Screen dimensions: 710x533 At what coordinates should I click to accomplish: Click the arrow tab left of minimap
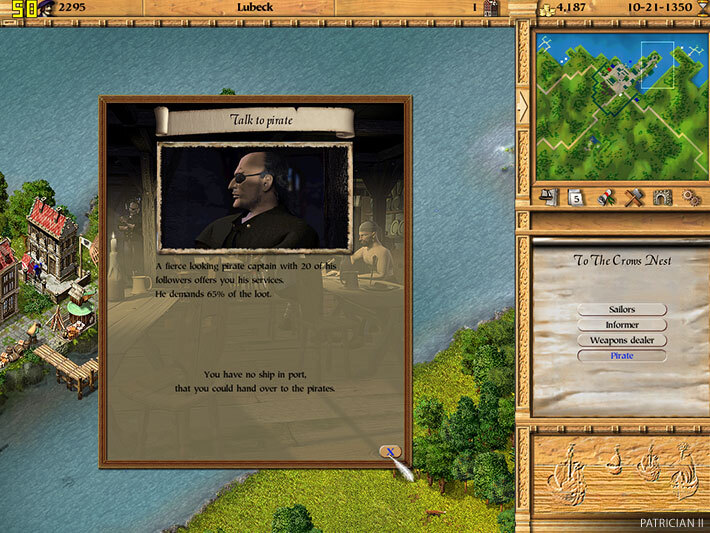522,105
